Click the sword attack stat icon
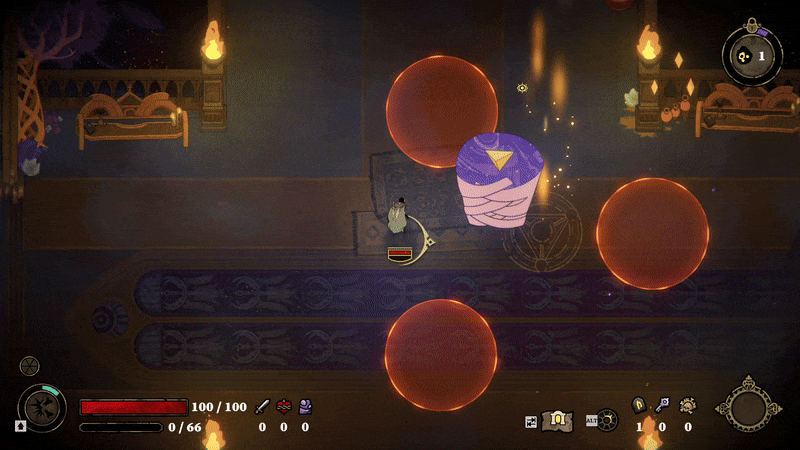Image resolution: width=800 pixels, height=450 pixels. pos(262,406)
